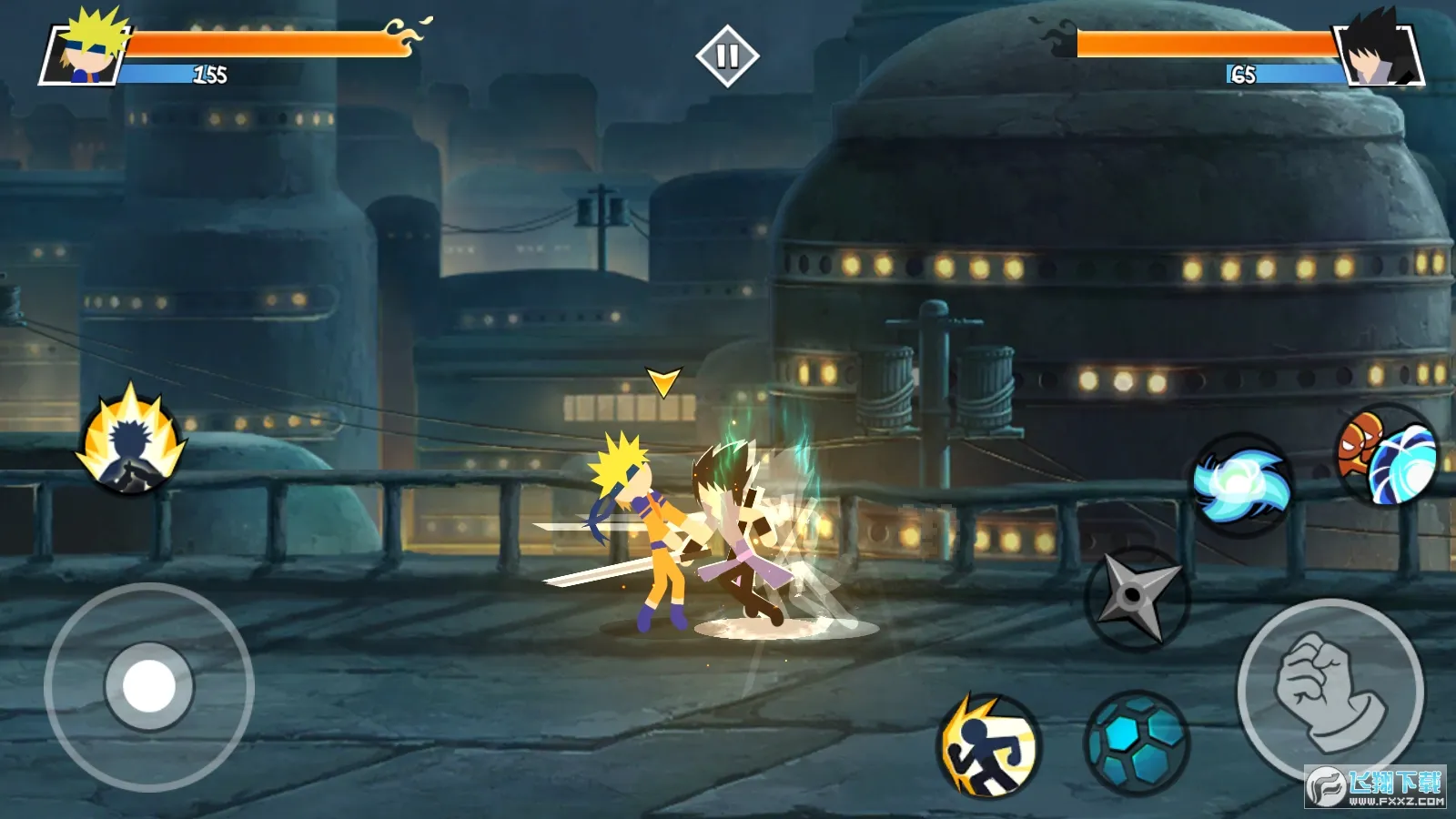Tap the yellow arrow above the player
The image size is (1456, 819).
(x=662, y=382)
